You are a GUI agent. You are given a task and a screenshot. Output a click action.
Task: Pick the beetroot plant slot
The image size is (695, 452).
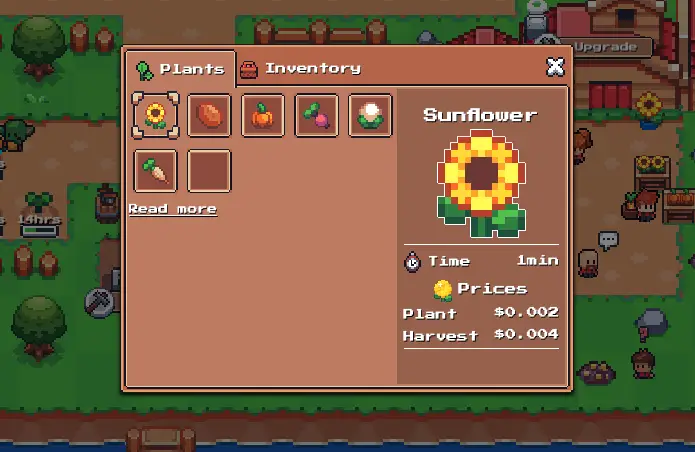pos(316,115)
